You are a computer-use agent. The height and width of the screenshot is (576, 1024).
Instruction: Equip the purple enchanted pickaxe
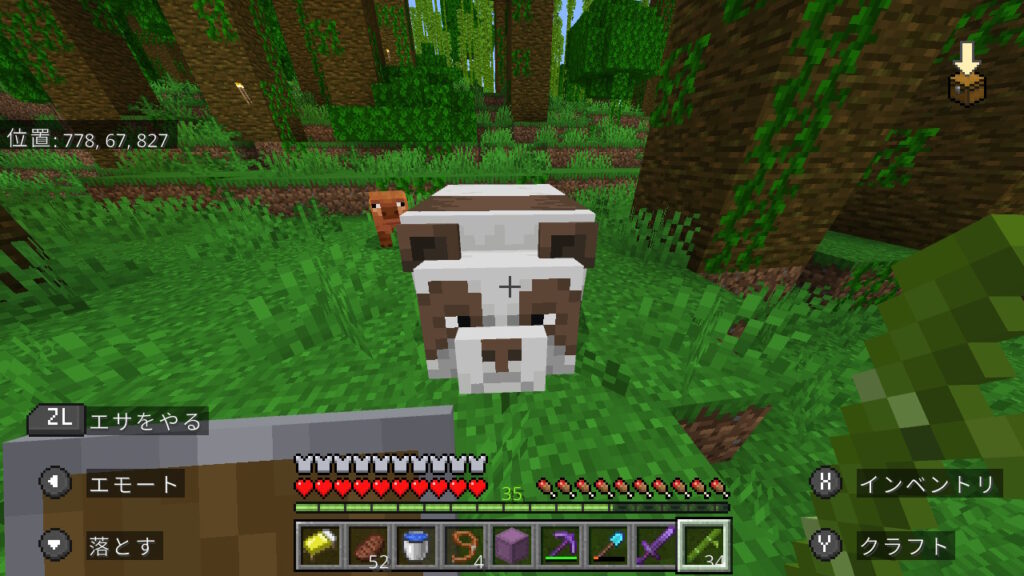coord(560,546)
